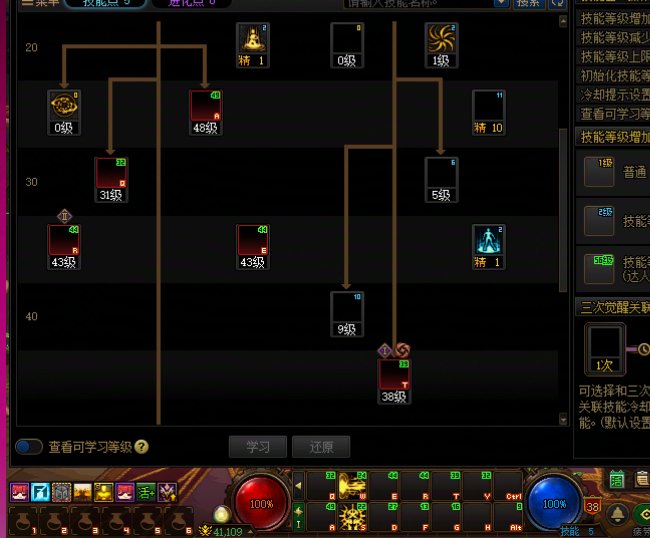Choose the red skill at level 48
The image size is (650, 538).
206,106
